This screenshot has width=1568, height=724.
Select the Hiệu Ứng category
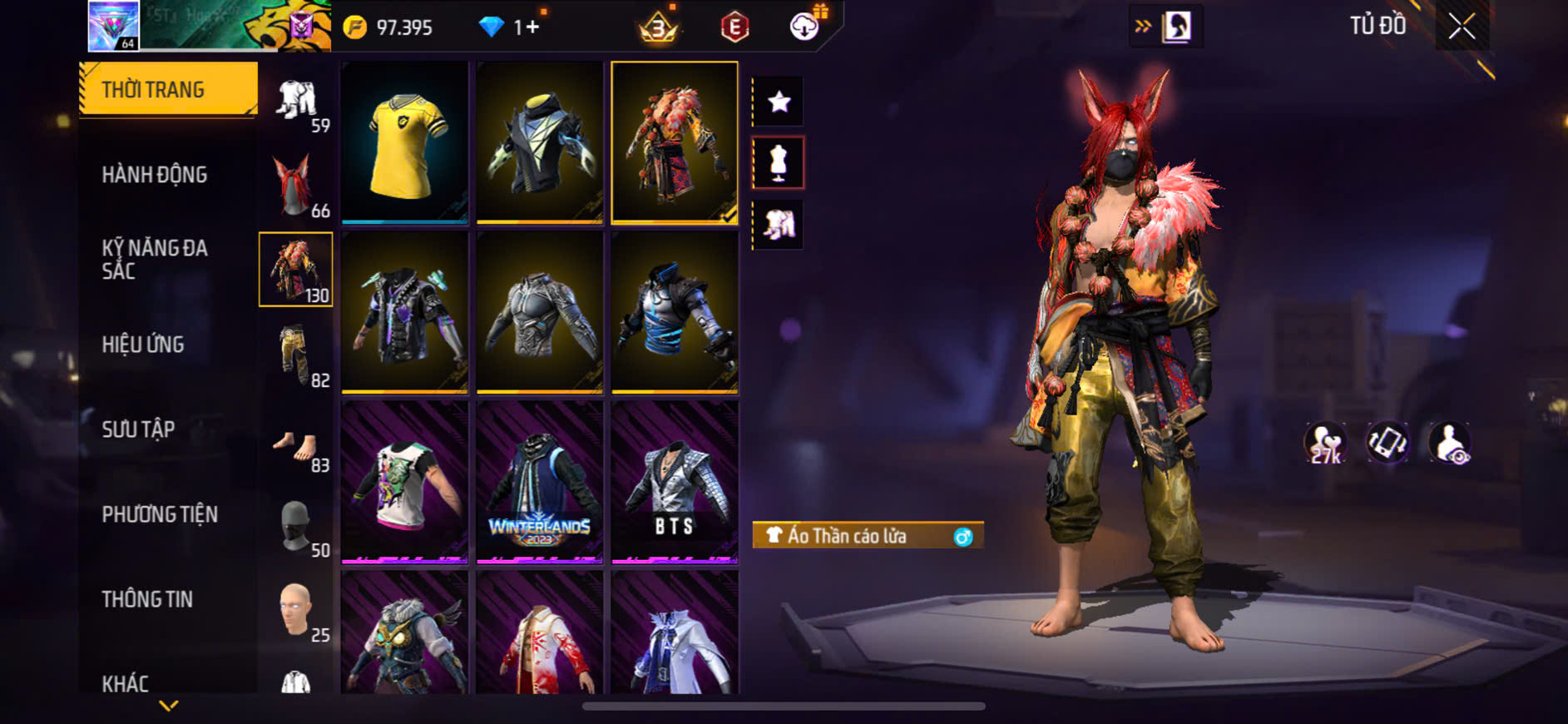tap(143, 345)
